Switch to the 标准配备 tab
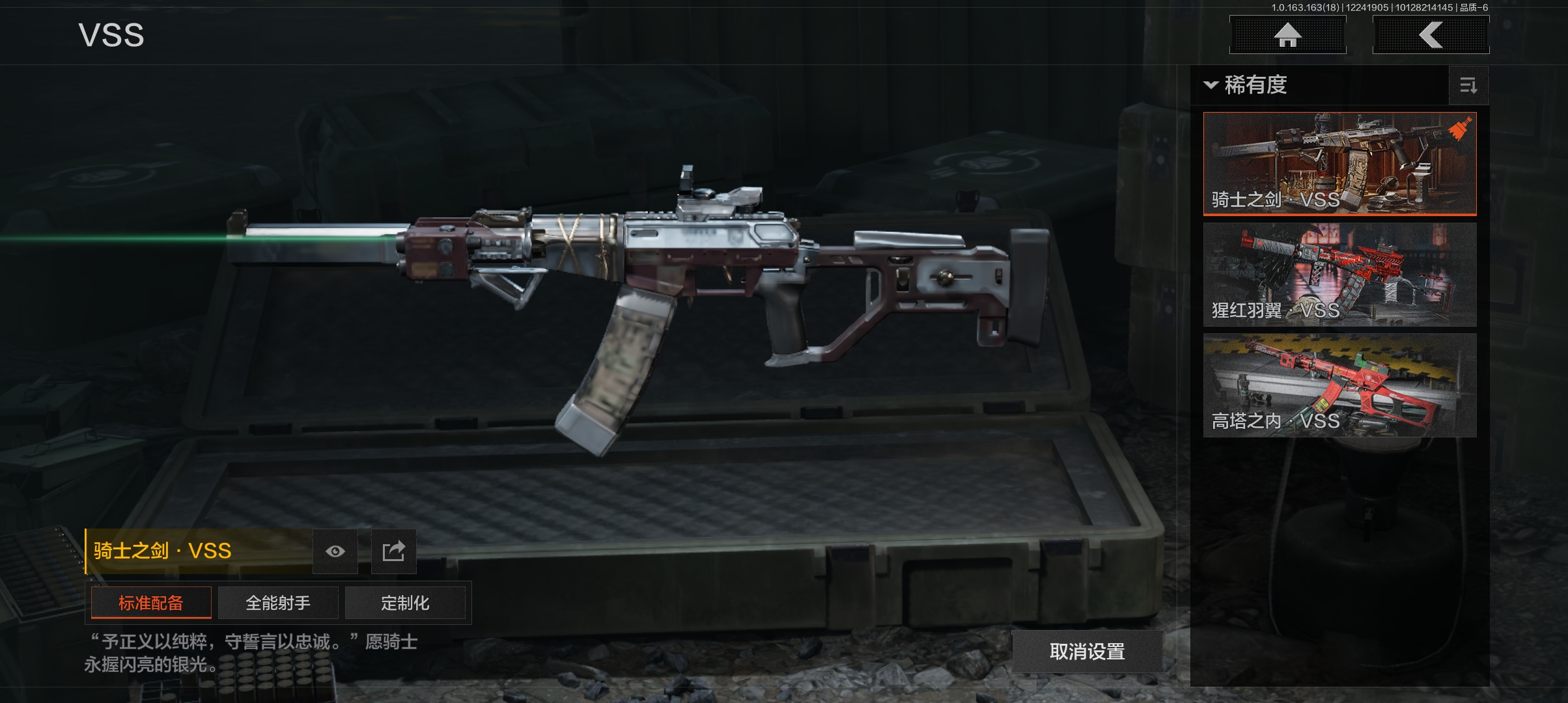The width and height of the screenshot is (1568, 703). point(151,603)
